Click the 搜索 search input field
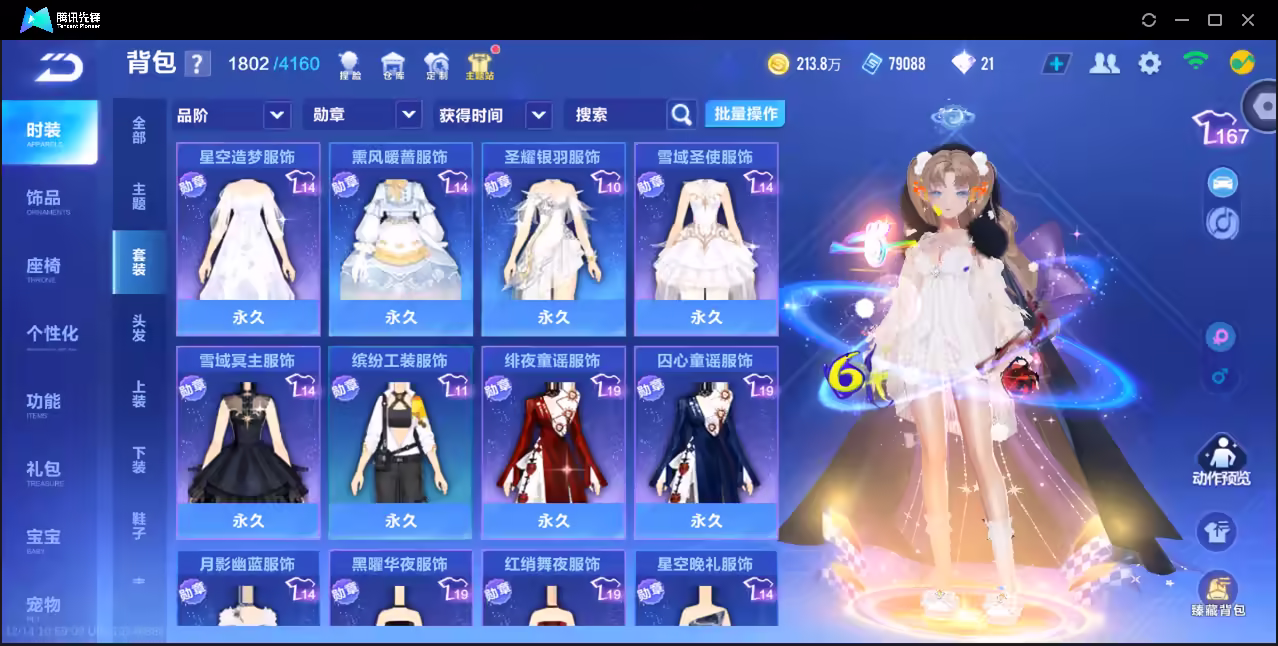The height and width of the screenshot is (646, 1278). 615,115
